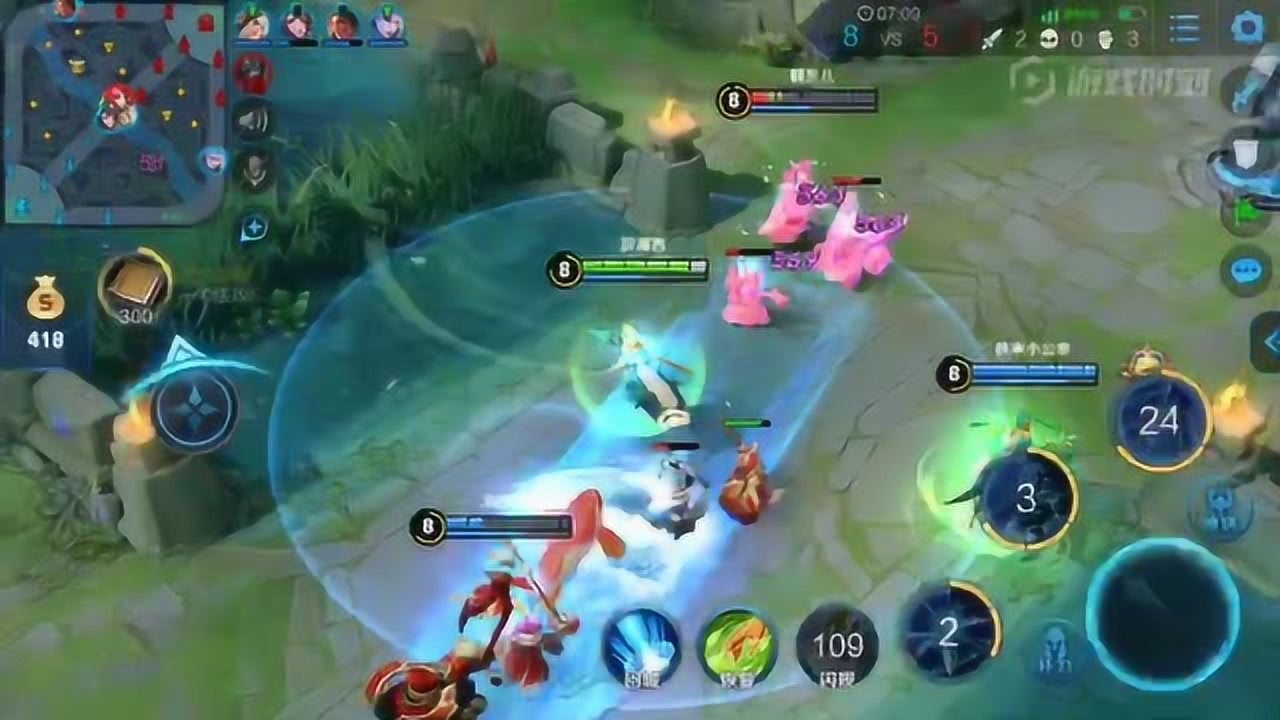Toggle the speaker voice button
1280x720 pixels.
point(254,120)
